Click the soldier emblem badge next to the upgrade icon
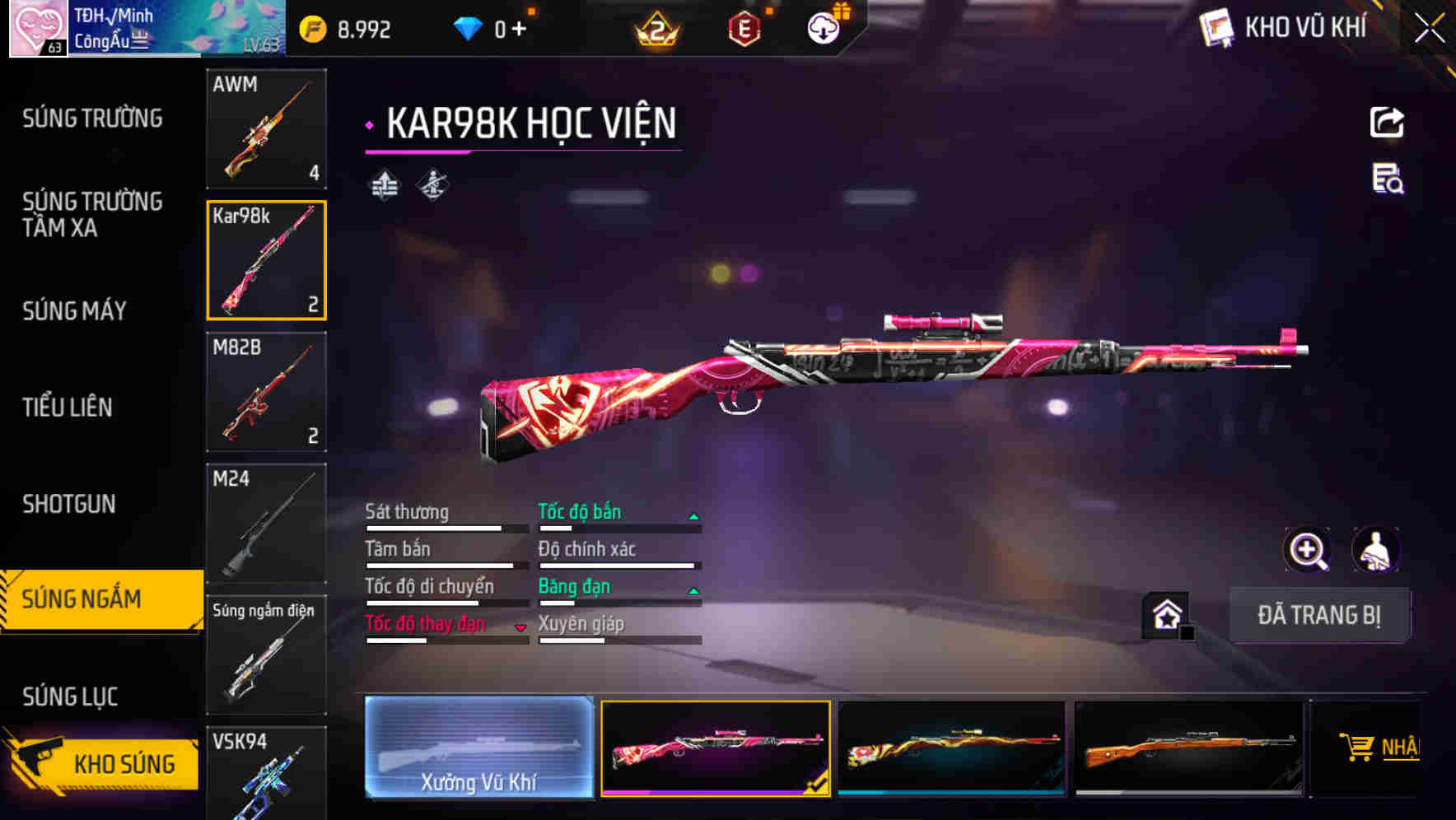1456x820 pixels. (x=432, y=184)
